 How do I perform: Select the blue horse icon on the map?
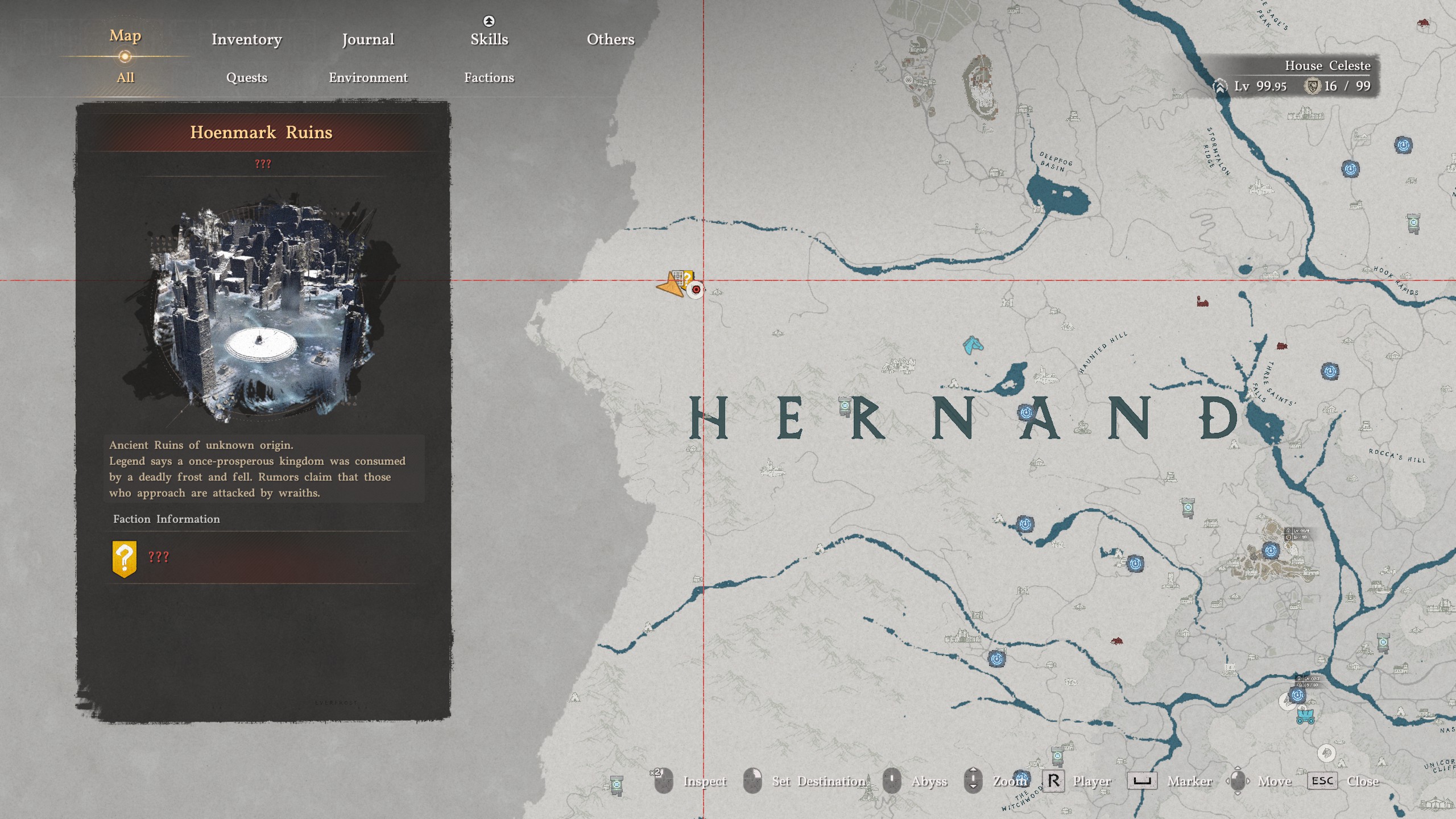pos(973,345)
